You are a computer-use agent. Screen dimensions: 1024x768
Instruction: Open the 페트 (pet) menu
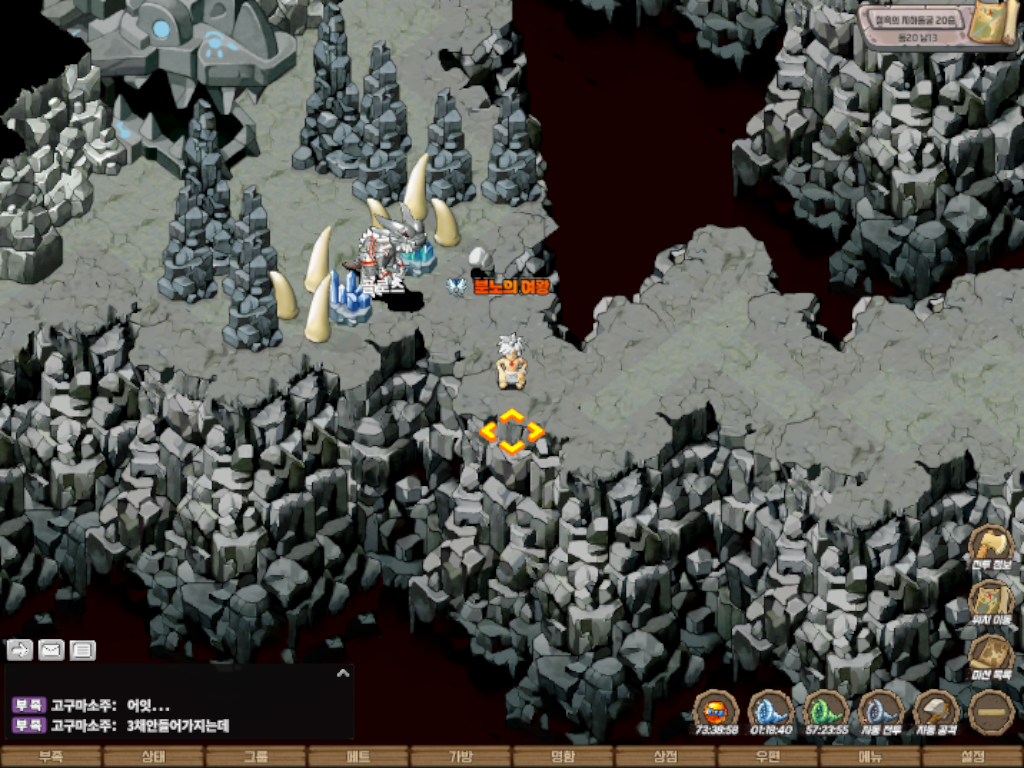[x=358, y=757]
